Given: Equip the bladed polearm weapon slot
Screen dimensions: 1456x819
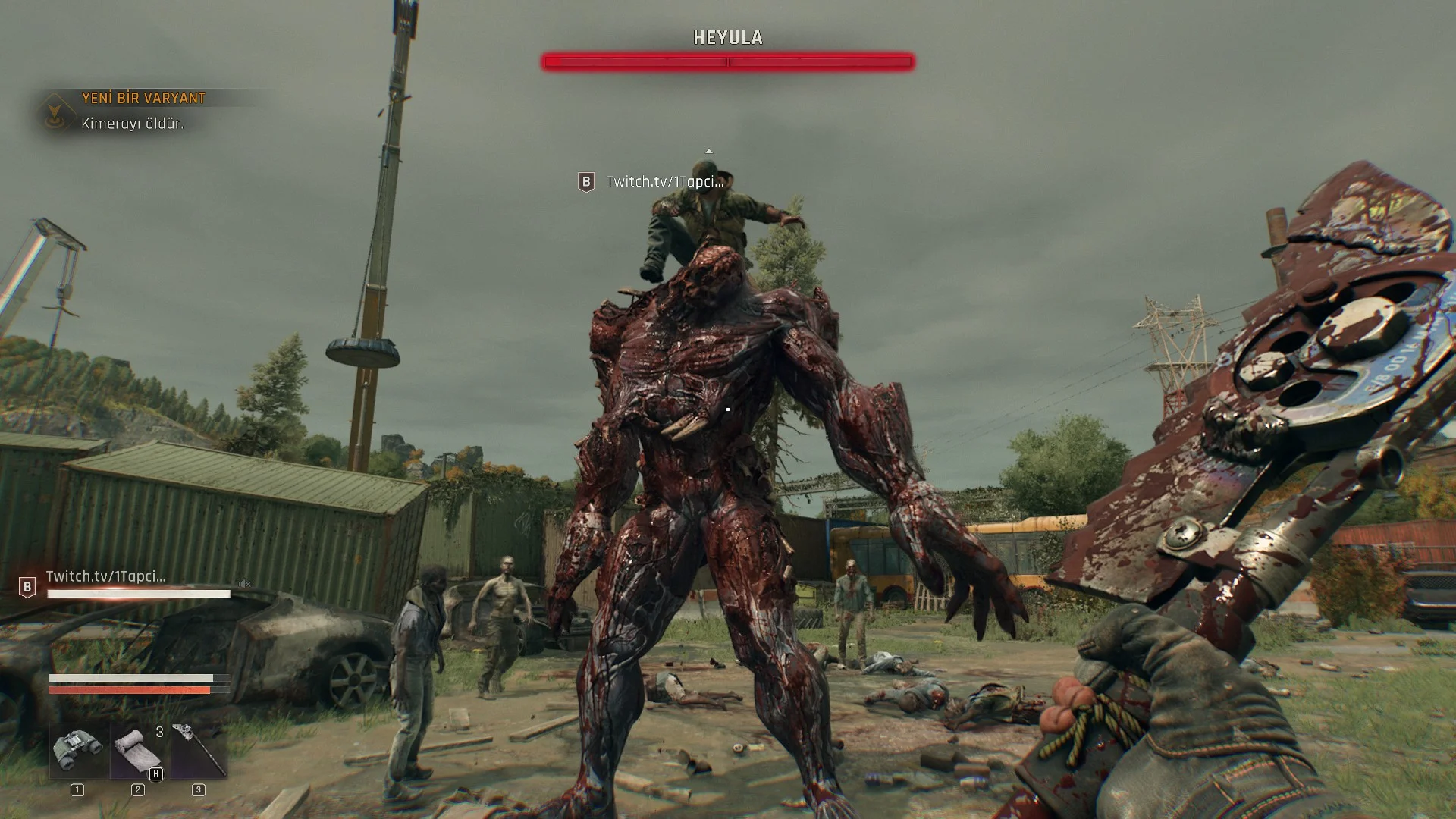Looking at the screenshot, I should (x=199, y=750).
